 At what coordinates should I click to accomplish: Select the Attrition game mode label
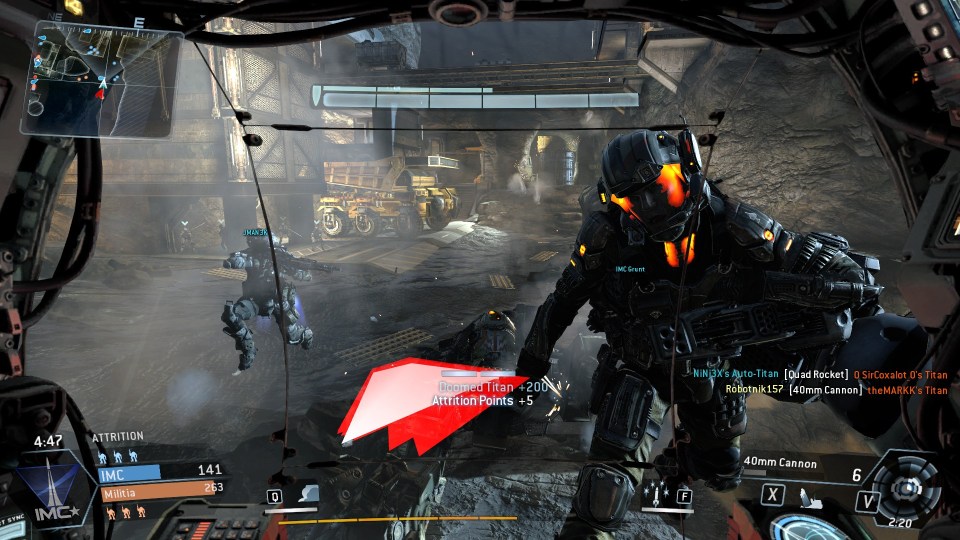[118, 437]
